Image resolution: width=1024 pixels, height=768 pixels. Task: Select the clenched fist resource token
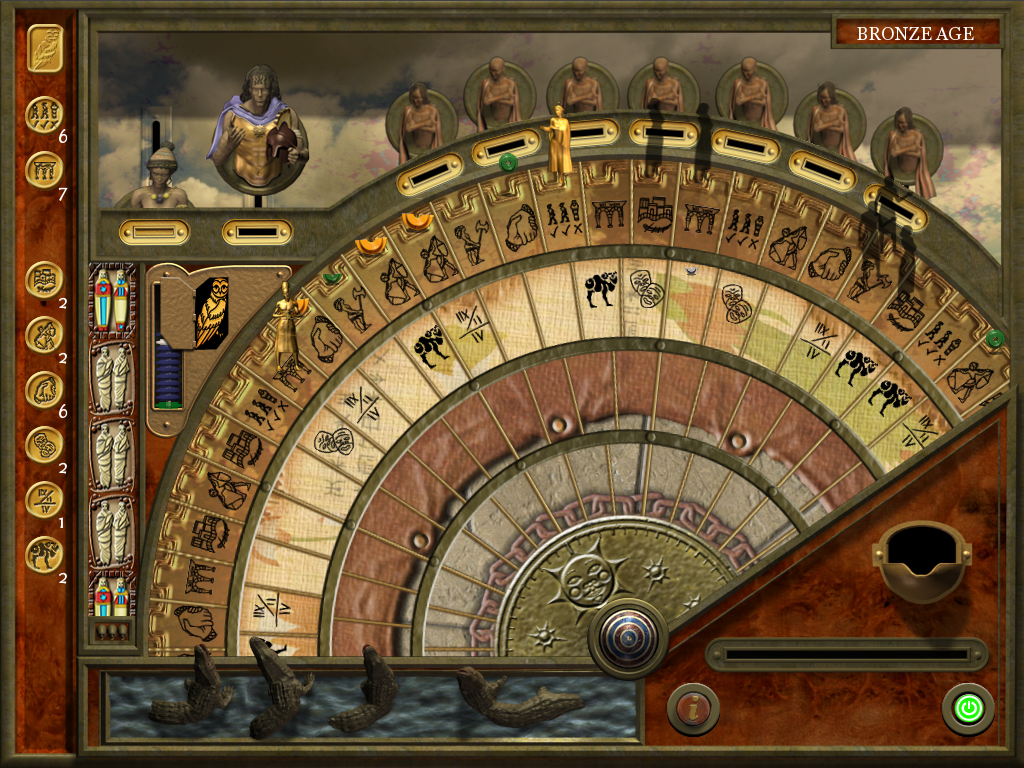(45, 388)
